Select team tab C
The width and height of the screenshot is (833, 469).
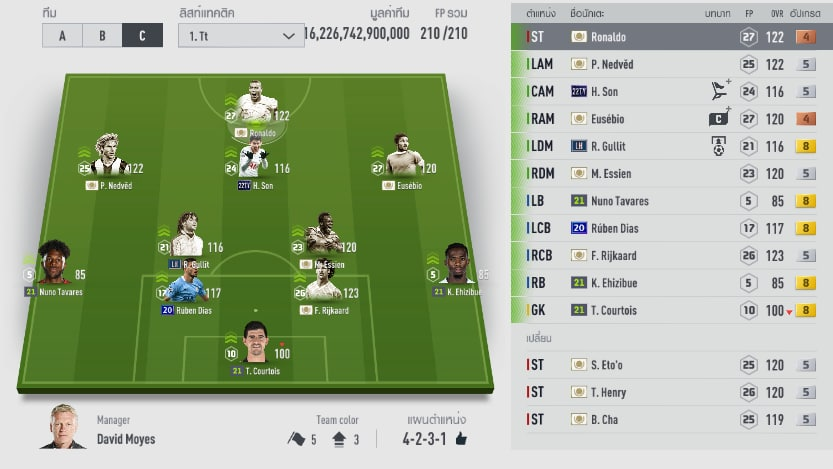click(x=142, y=35)
